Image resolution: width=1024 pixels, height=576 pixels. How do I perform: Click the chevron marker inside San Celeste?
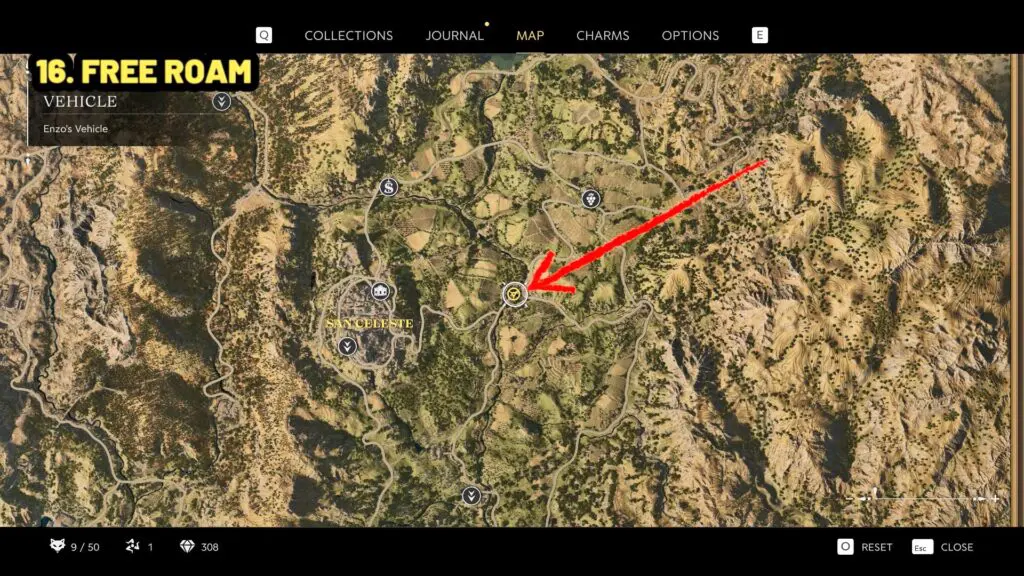tap(347, 346)
